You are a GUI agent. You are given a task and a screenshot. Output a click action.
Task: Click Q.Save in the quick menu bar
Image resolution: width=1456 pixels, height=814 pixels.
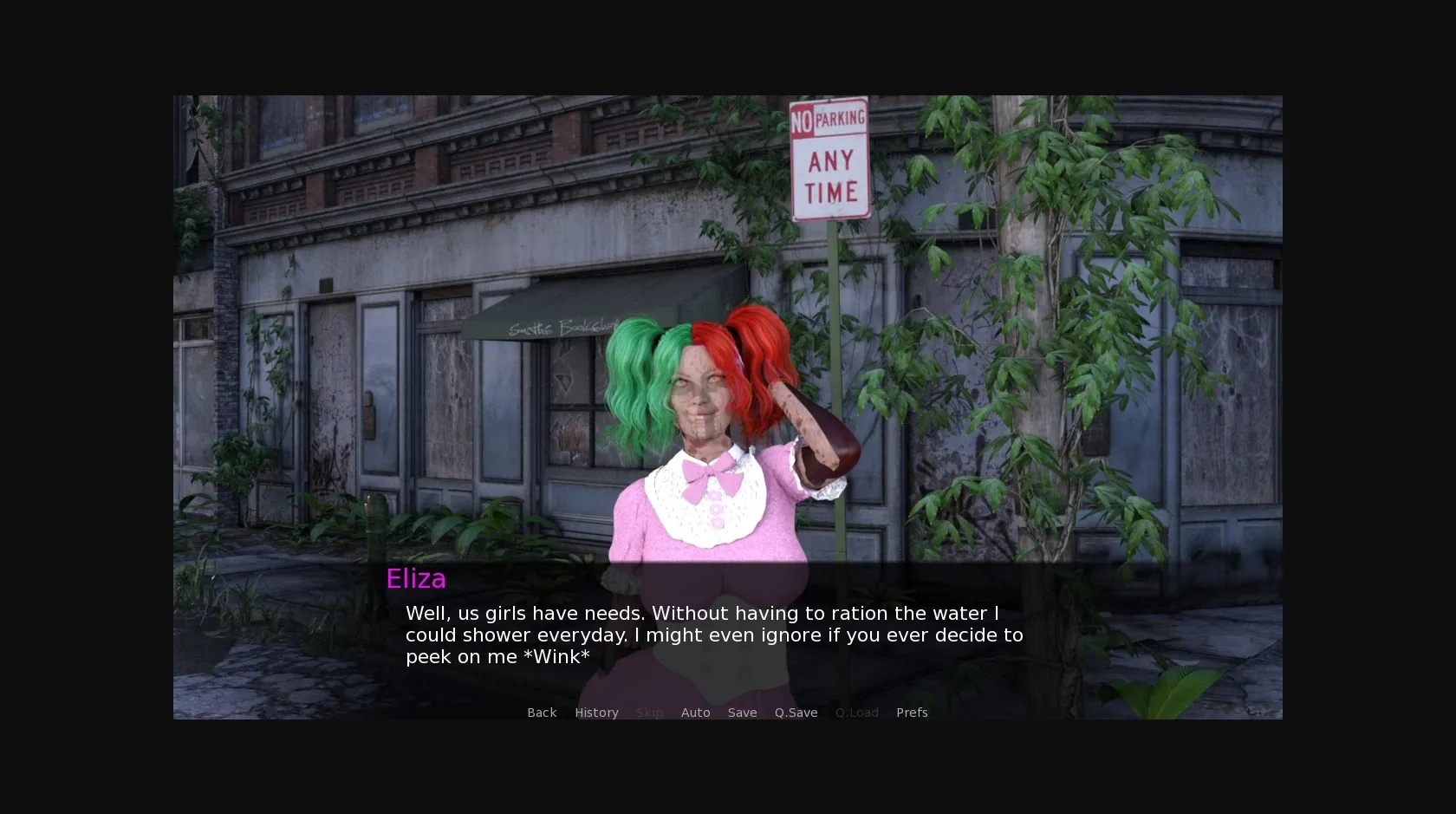point(796,712)
